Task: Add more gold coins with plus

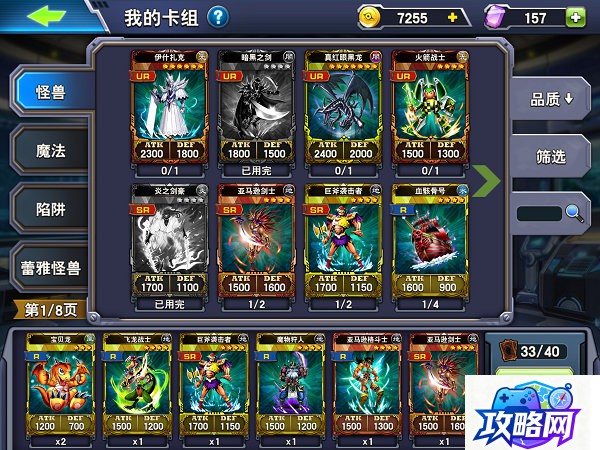Action: [x=452, y=17]
